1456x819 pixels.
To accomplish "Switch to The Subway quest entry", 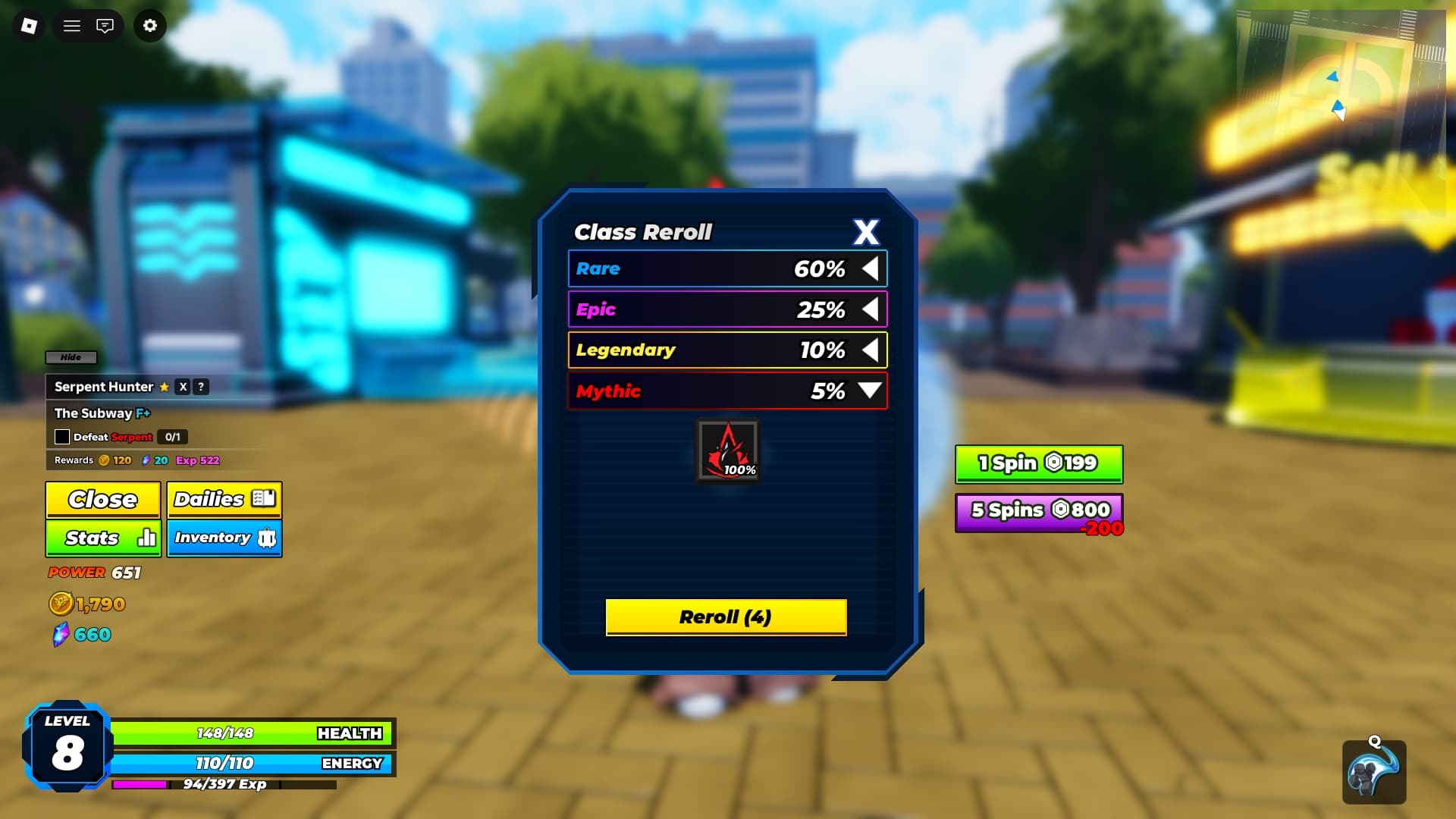I will [x=102, y=413].
